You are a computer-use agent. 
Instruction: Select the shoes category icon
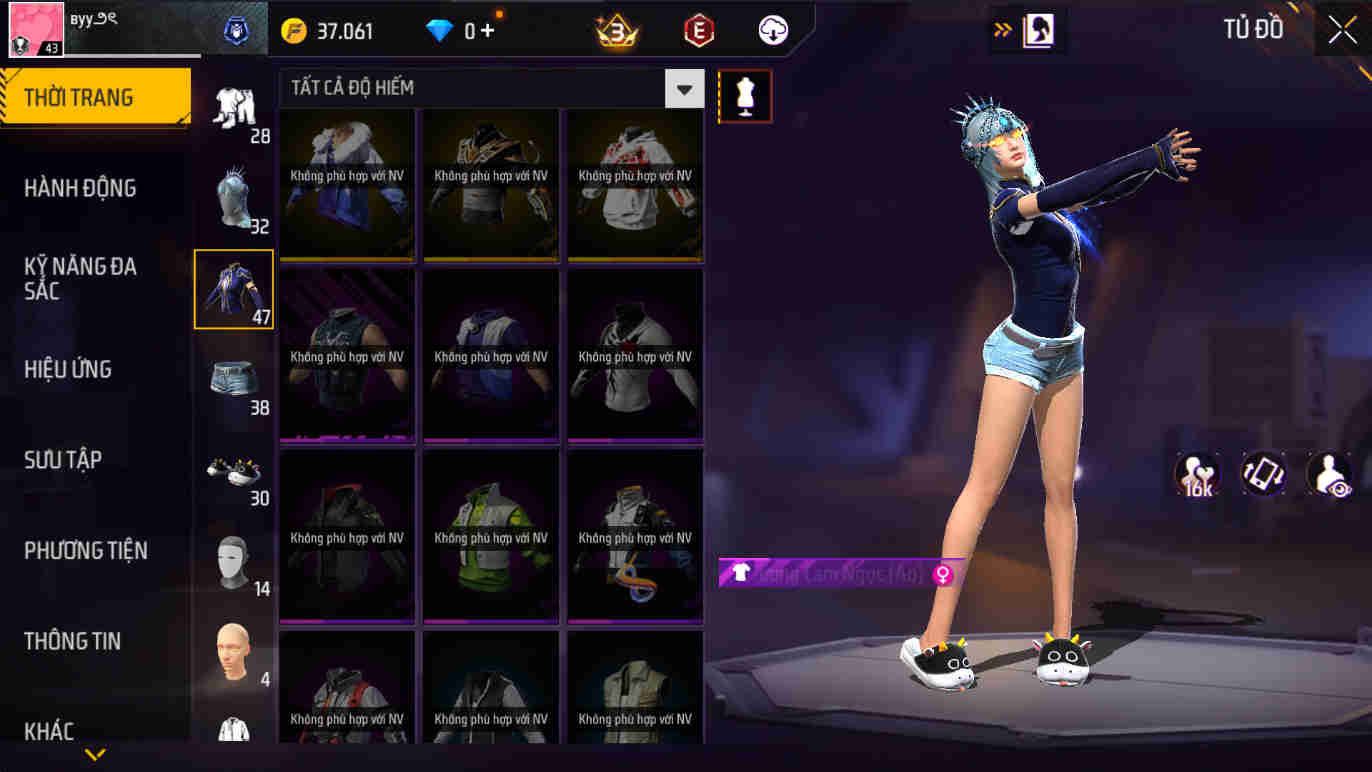[x=233, y=470]
